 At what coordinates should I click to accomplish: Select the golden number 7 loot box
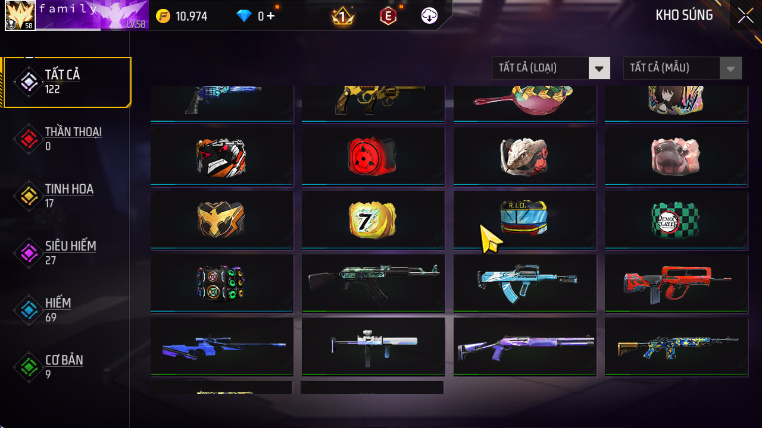point(373,218)
